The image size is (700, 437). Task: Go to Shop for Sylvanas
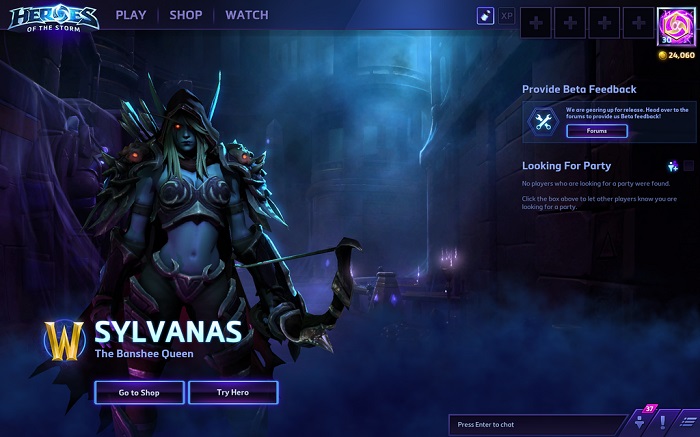[139, 392]
